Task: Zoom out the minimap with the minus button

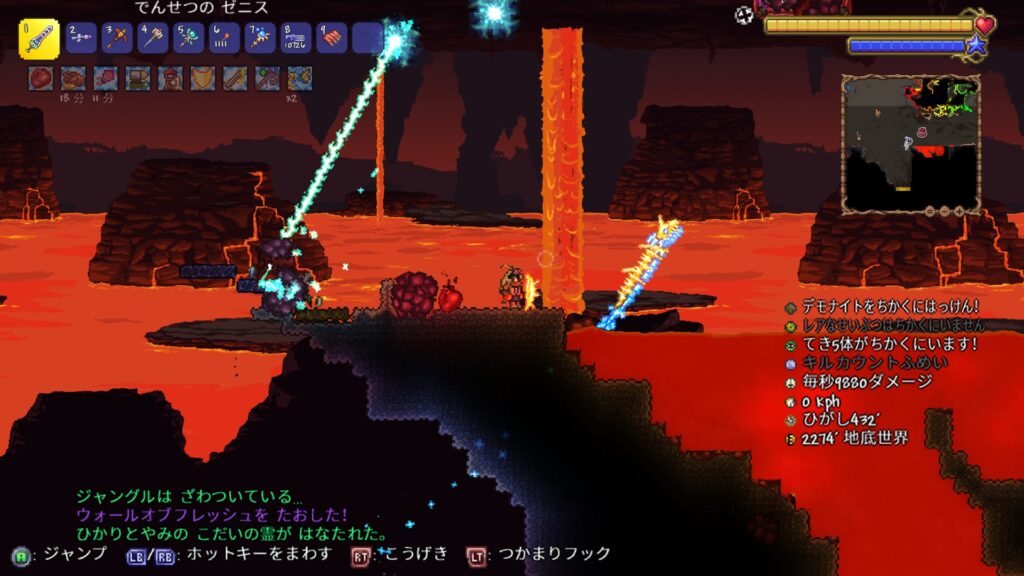Action: coord(930,211)
